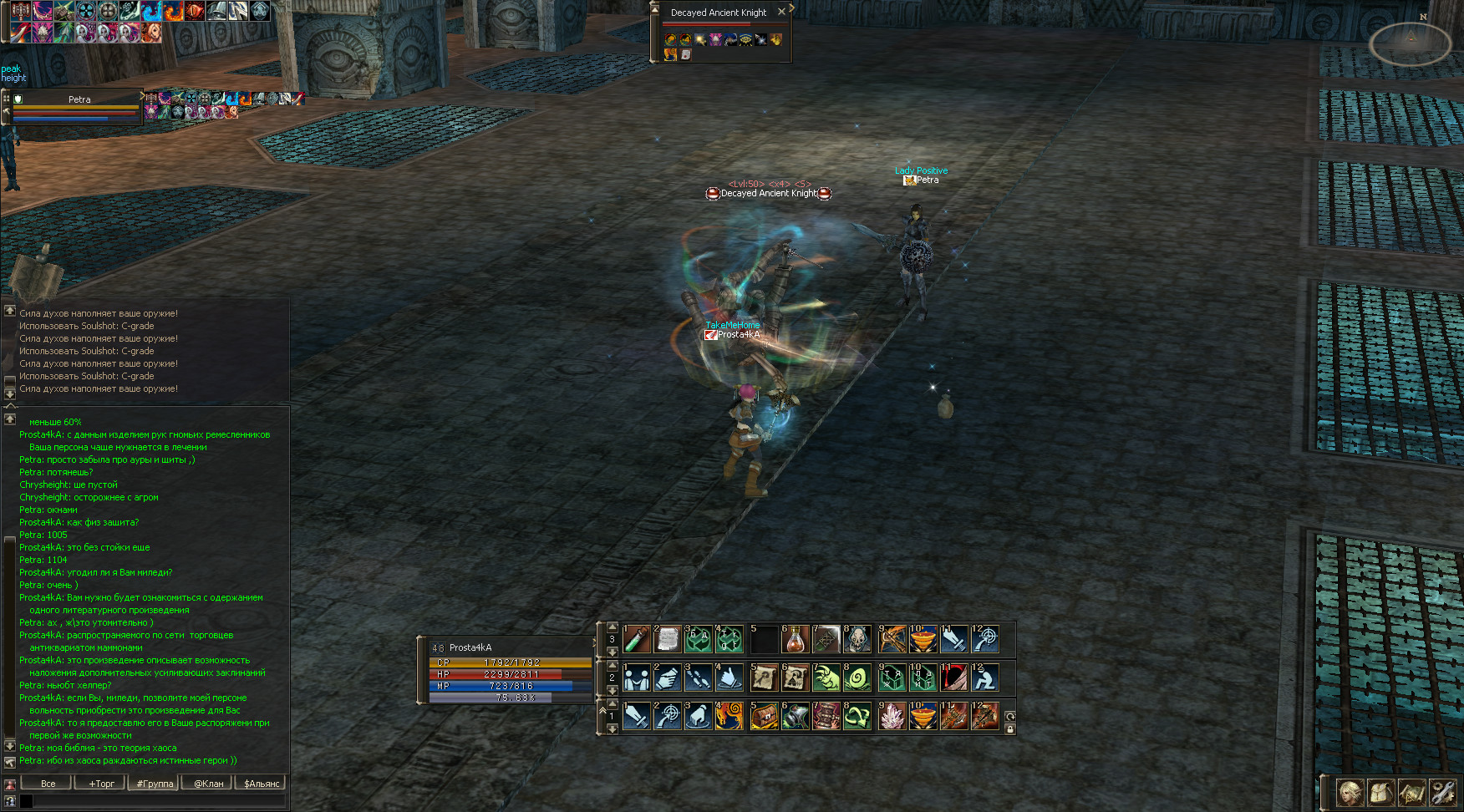The height and width of the screenshot is (812, 1464).
Task: Open the map scroll menu icon
Action: pos(1411,792)
